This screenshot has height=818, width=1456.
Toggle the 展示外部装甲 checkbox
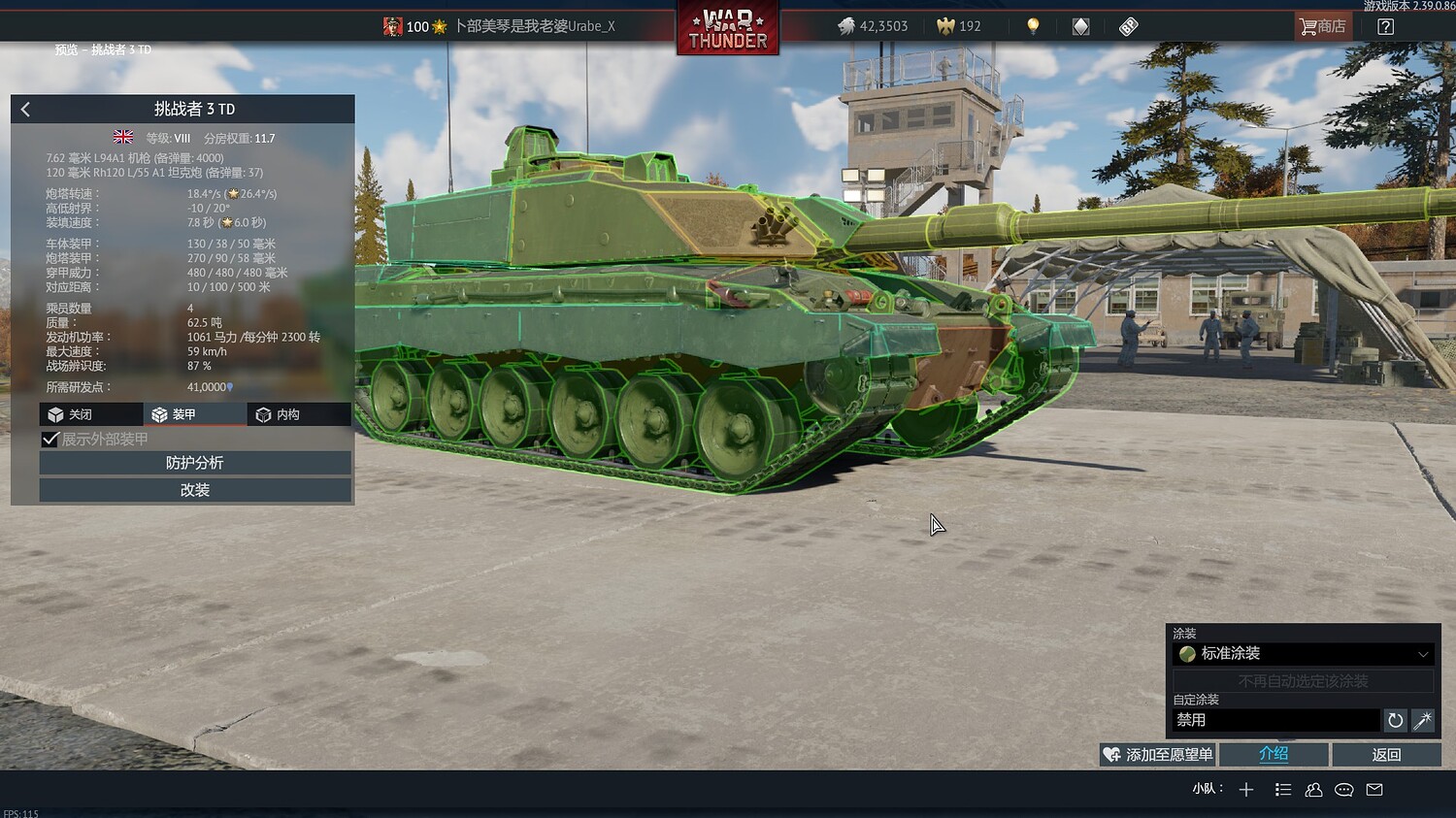coord(50,439)
